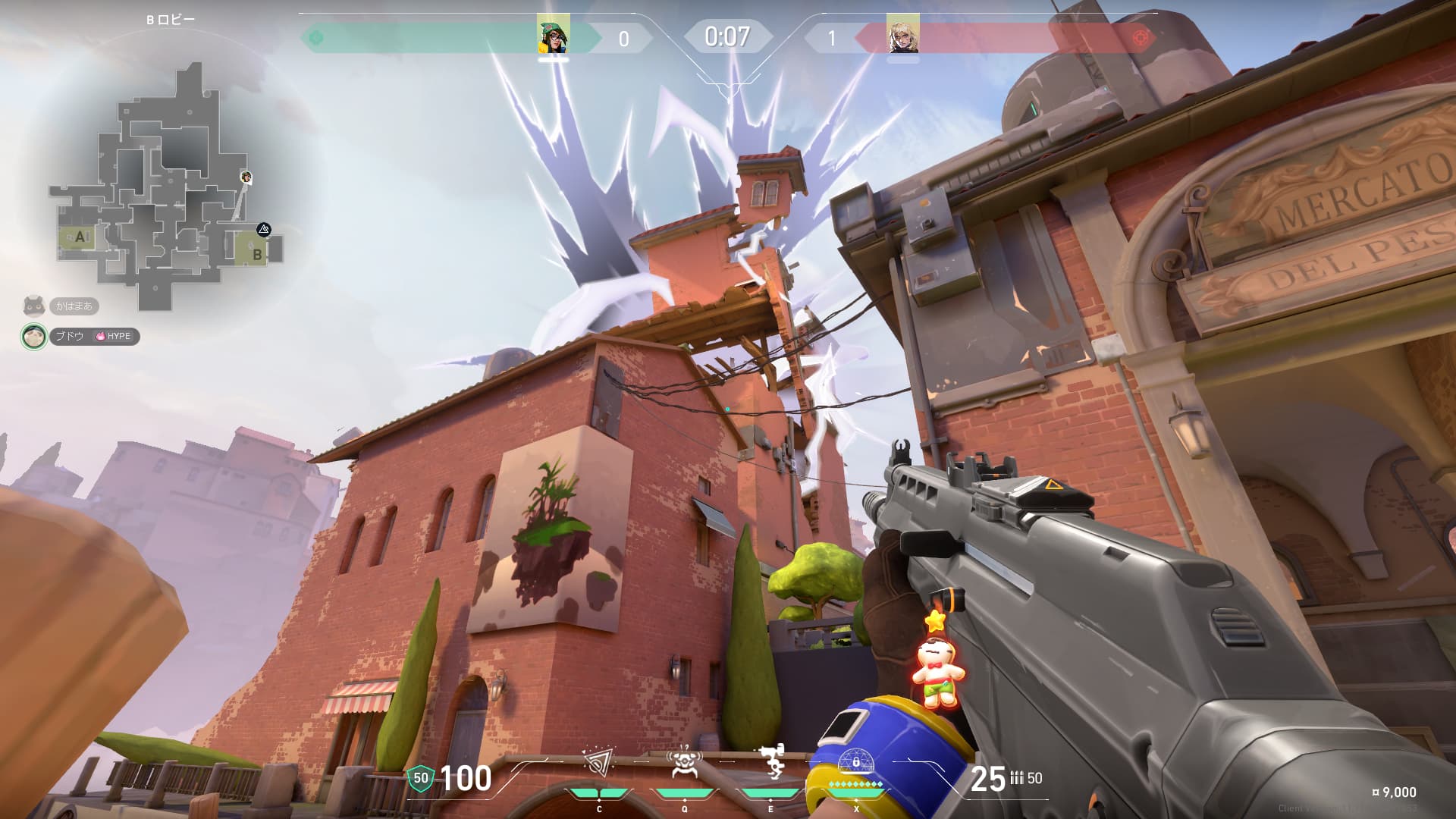This screenshot has width=1456, height=819.
Task: Click the red team's blonde agent portrait
Action: [x=902, y=35]
